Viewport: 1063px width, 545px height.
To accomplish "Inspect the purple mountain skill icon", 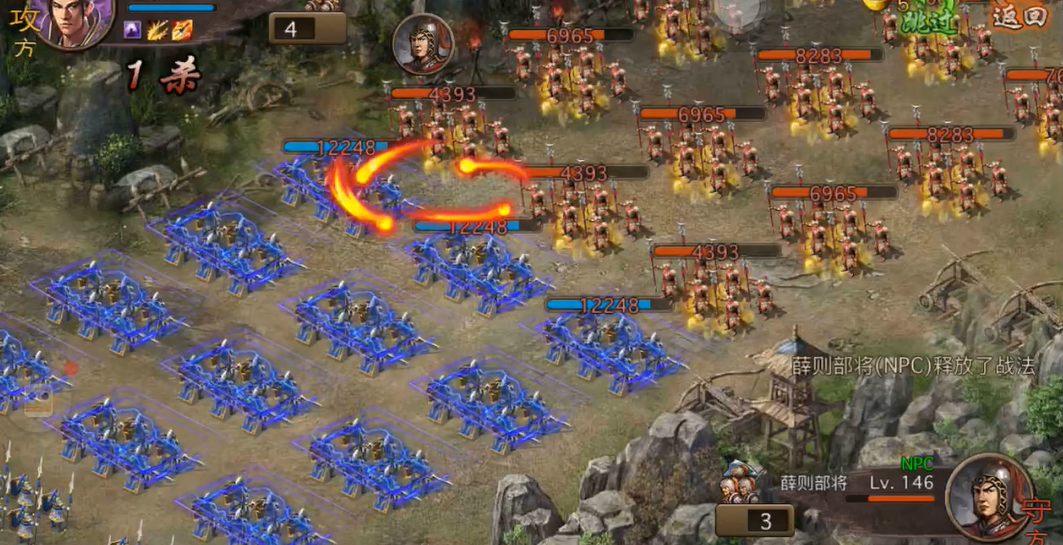I will 132,30.
